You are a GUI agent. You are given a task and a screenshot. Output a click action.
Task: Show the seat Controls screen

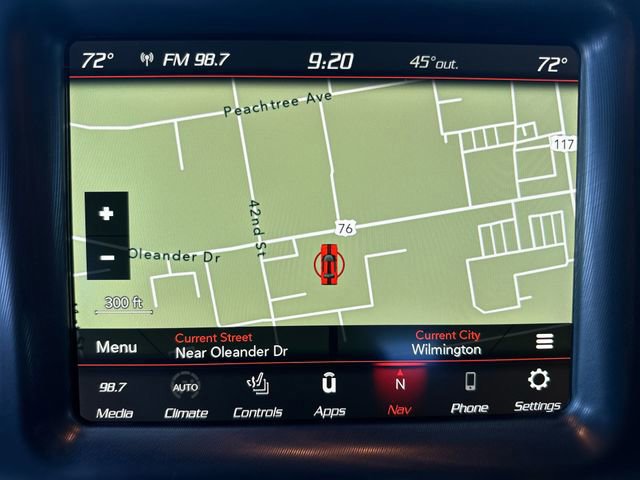pos(258,395)
